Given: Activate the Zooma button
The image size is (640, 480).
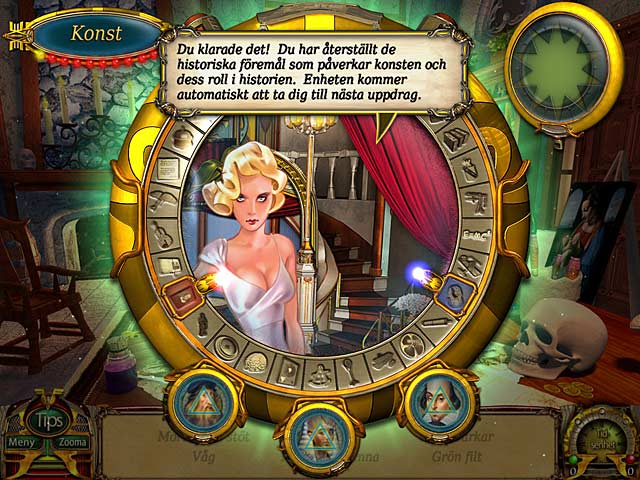Looking at the screenshot, I should point(76,442).
